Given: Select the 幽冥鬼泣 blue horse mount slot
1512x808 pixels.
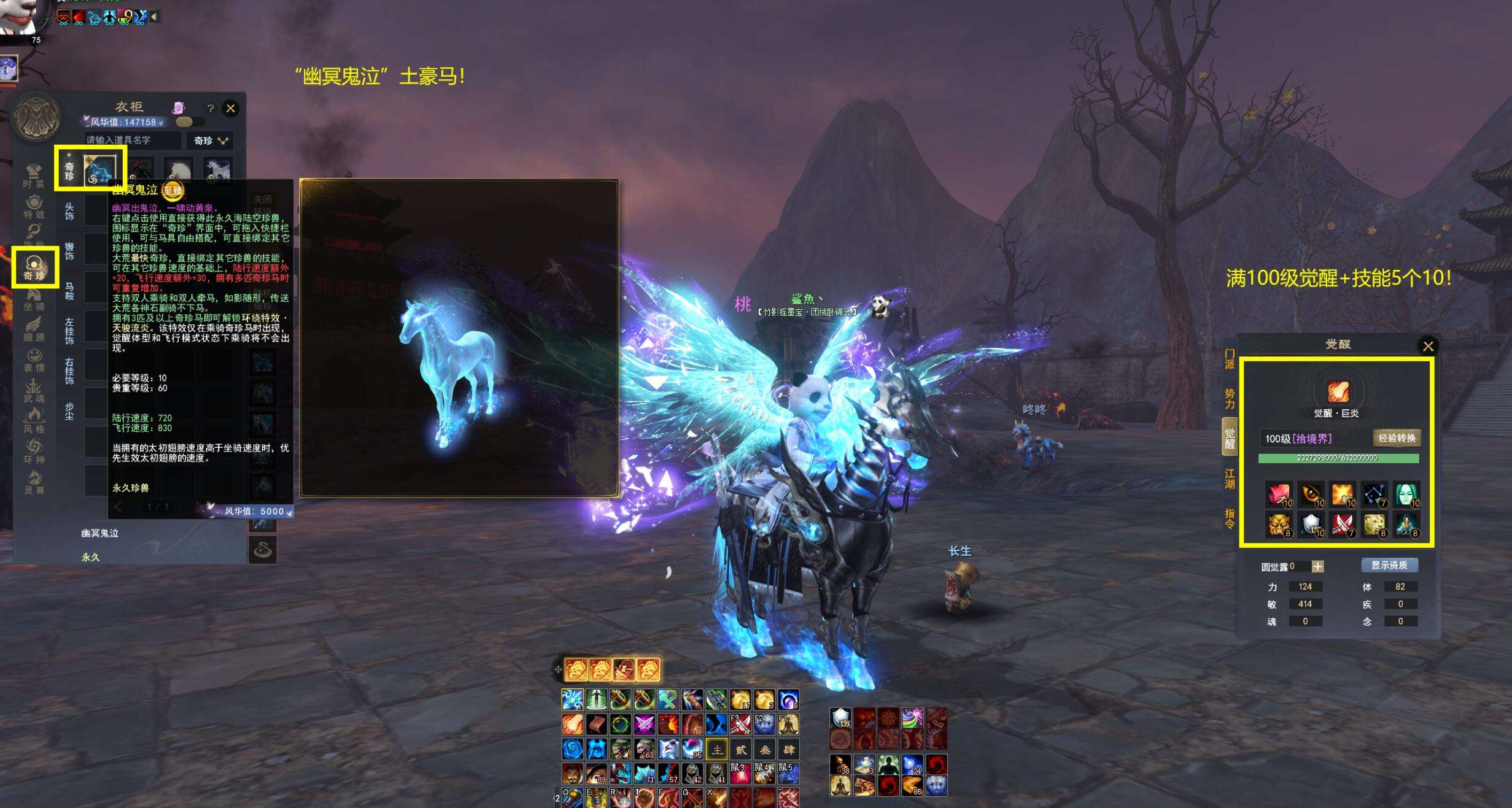Looking at the screenshot, I should 99,170.
